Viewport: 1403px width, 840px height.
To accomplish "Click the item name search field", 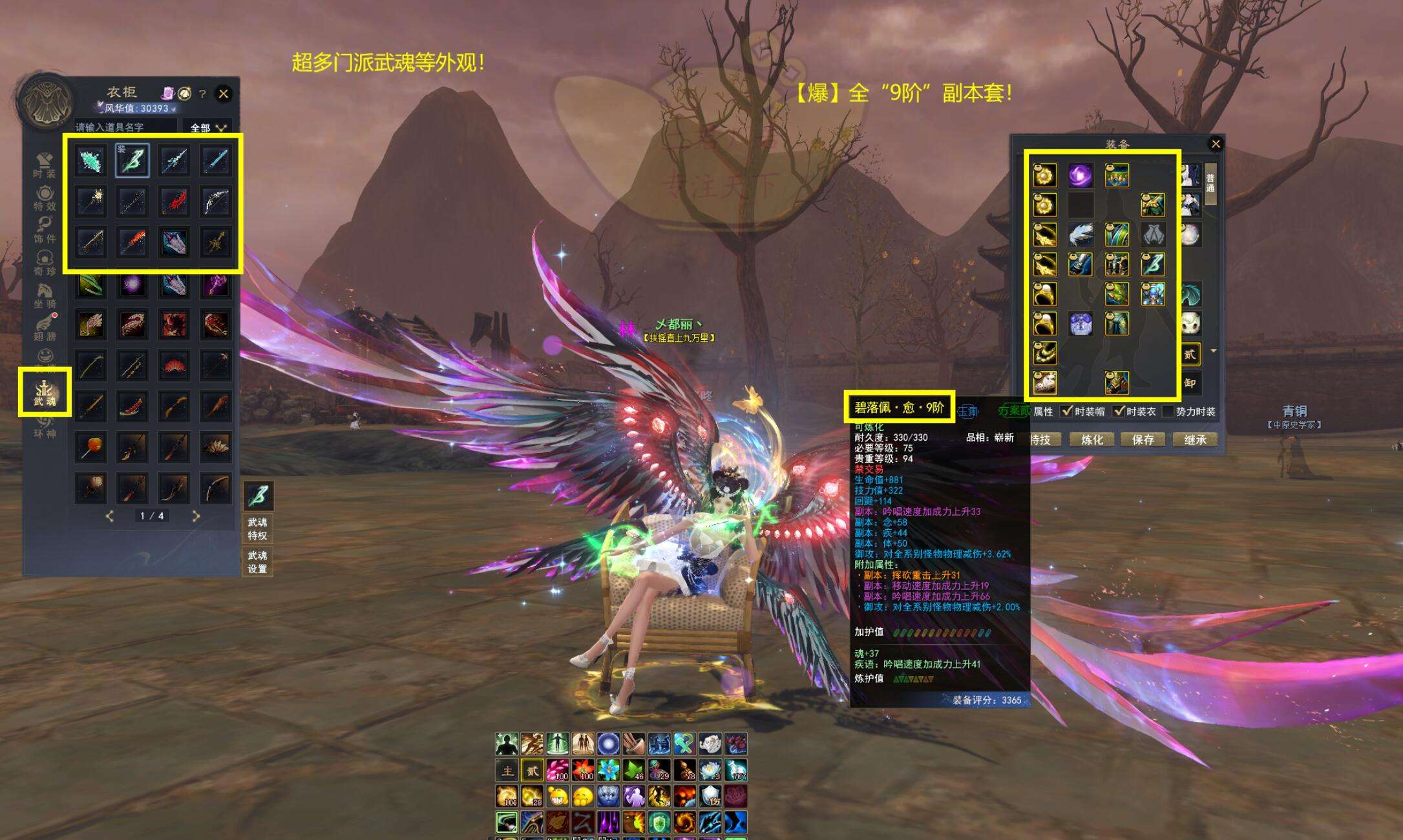I will (x=125, y=127).
